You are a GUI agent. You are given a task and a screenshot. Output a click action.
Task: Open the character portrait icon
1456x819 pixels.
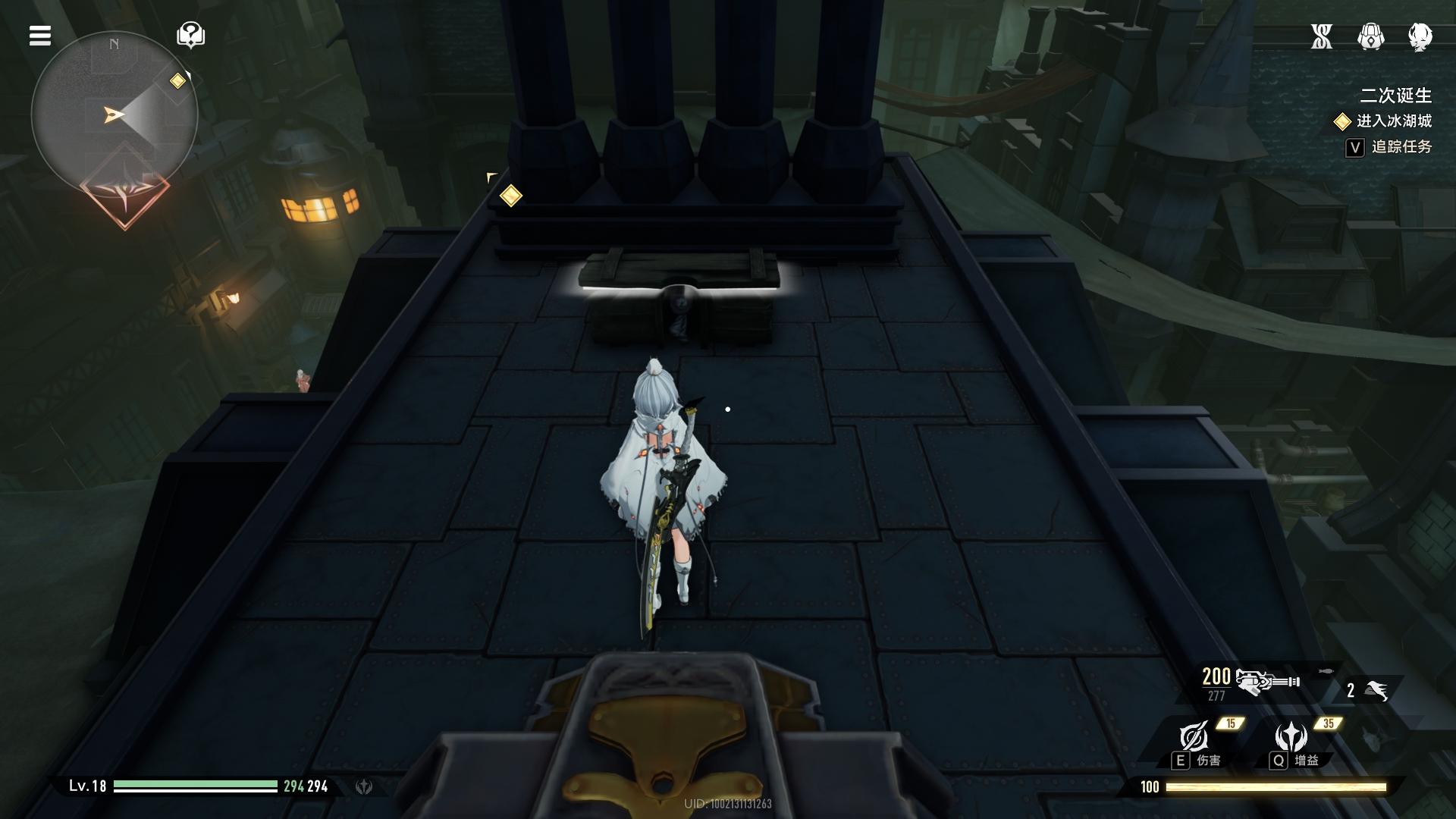[1420, 36]
